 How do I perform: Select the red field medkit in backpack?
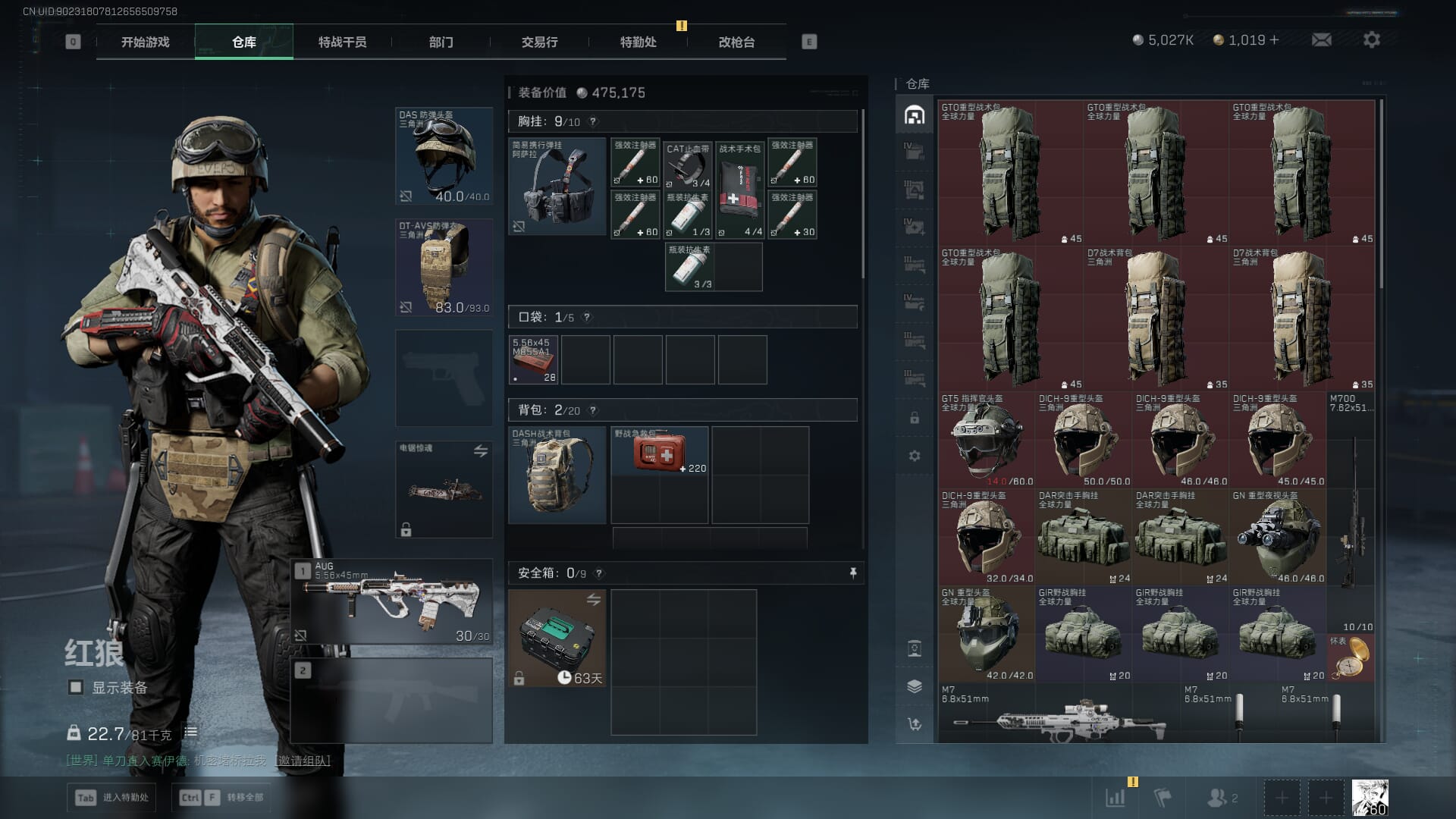click(x=660, y=452)
